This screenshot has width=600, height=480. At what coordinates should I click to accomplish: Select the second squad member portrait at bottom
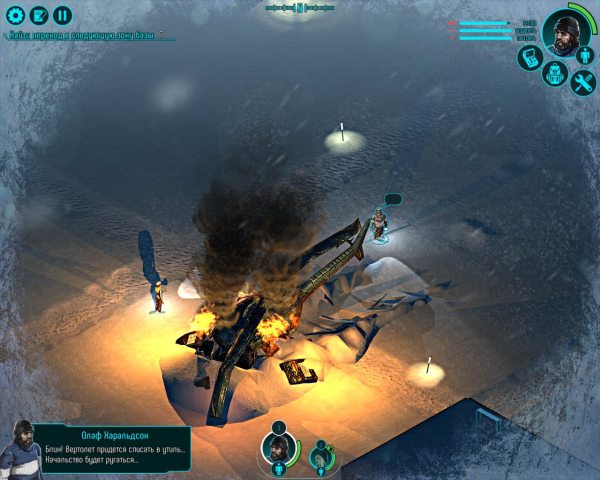319,457
